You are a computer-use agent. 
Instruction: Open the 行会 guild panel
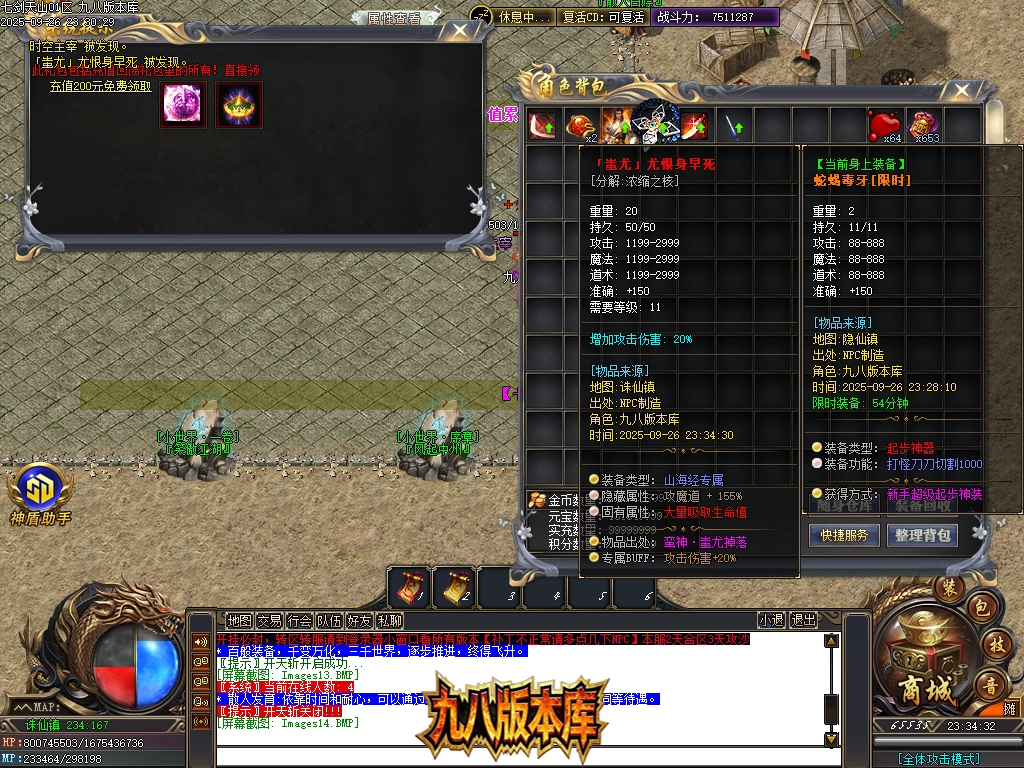click(x=299, y=621)
